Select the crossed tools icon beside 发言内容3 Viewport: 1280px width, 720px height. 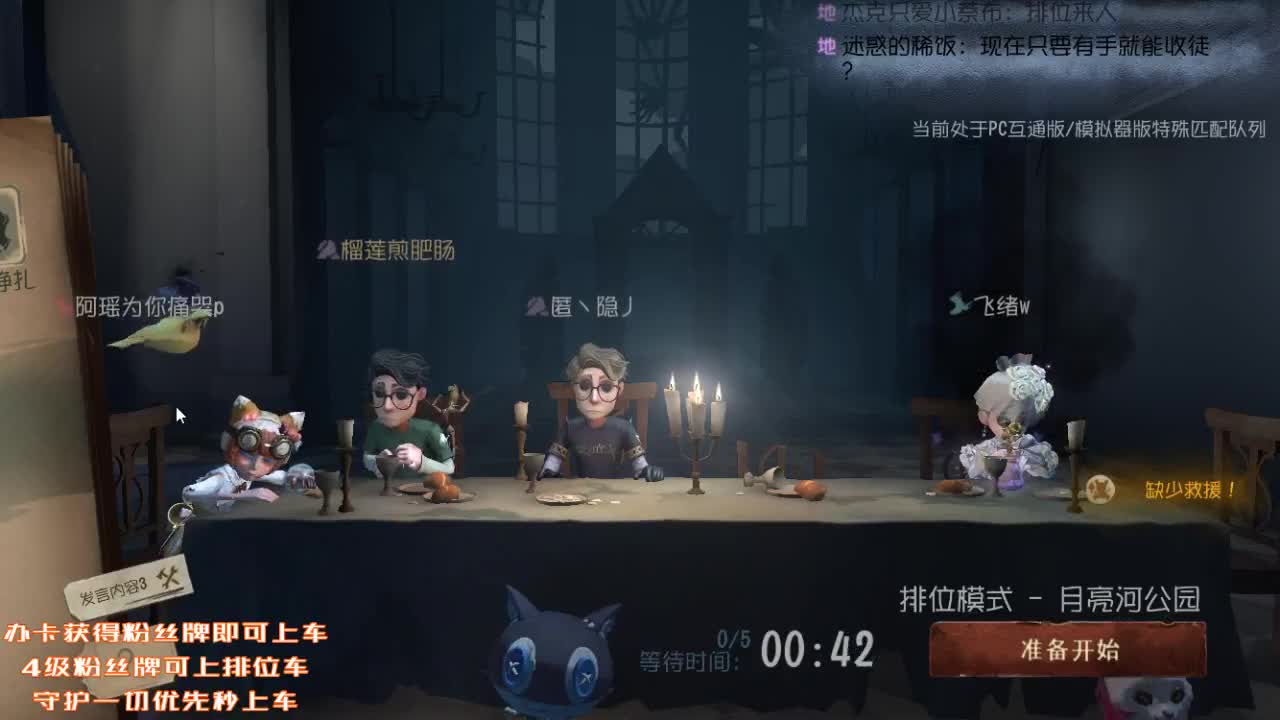point(172,578)
